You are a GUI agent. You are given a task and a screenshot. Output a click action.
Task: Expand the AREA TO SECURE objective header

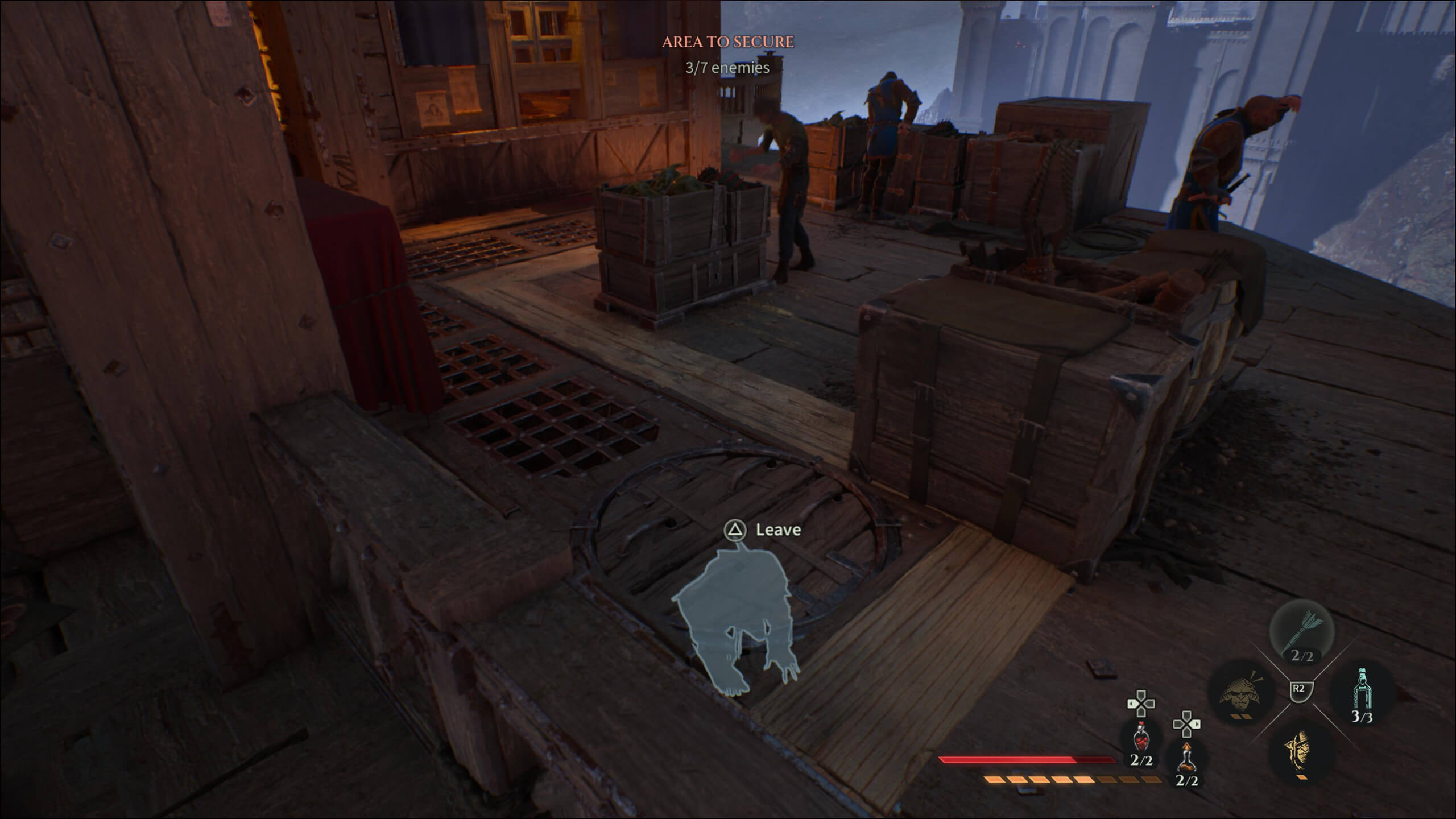[x=726, y=43]
